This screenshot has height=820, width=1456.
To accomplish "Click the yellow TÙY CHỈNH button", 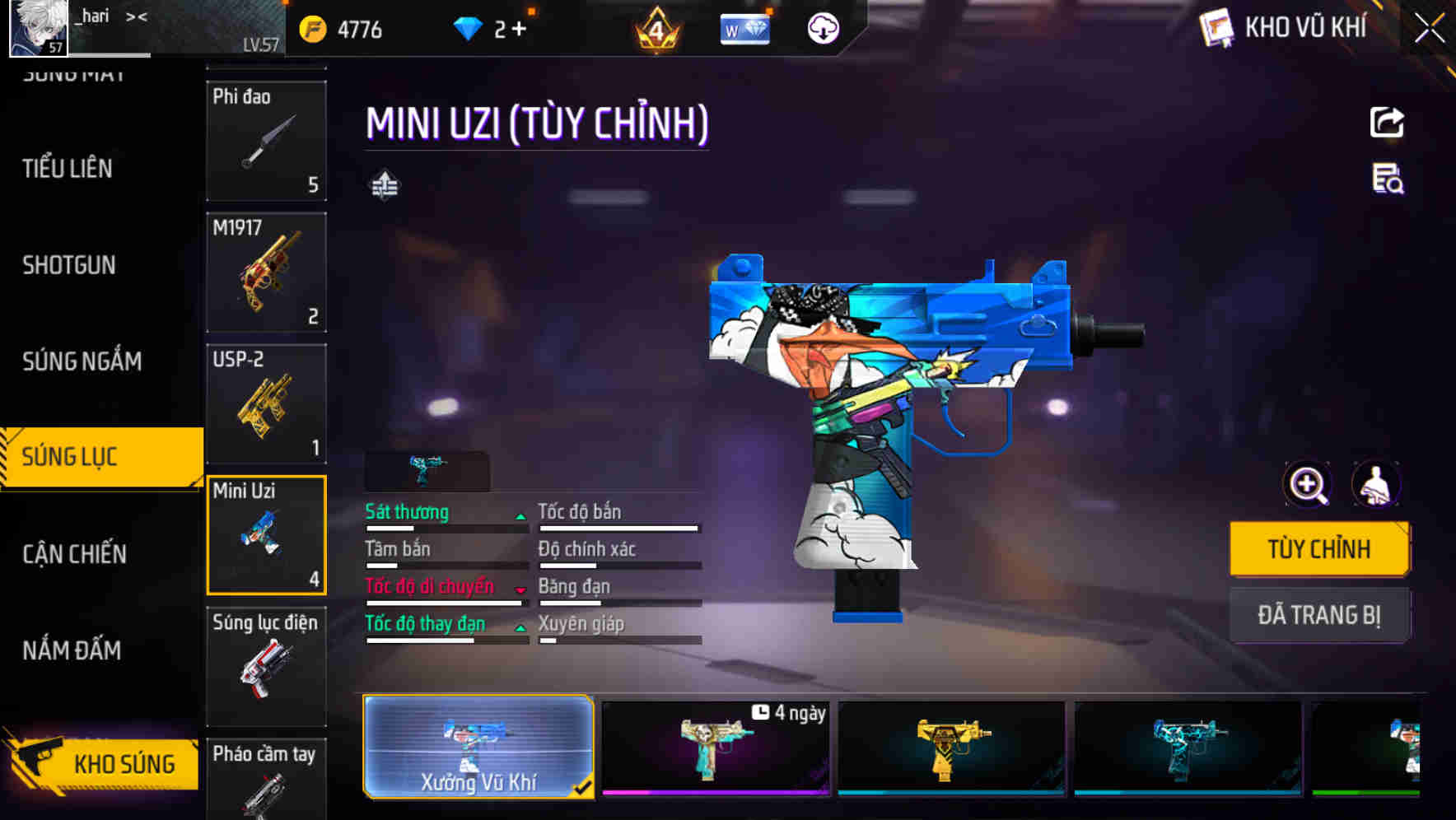I will (x=1318, y=549).
